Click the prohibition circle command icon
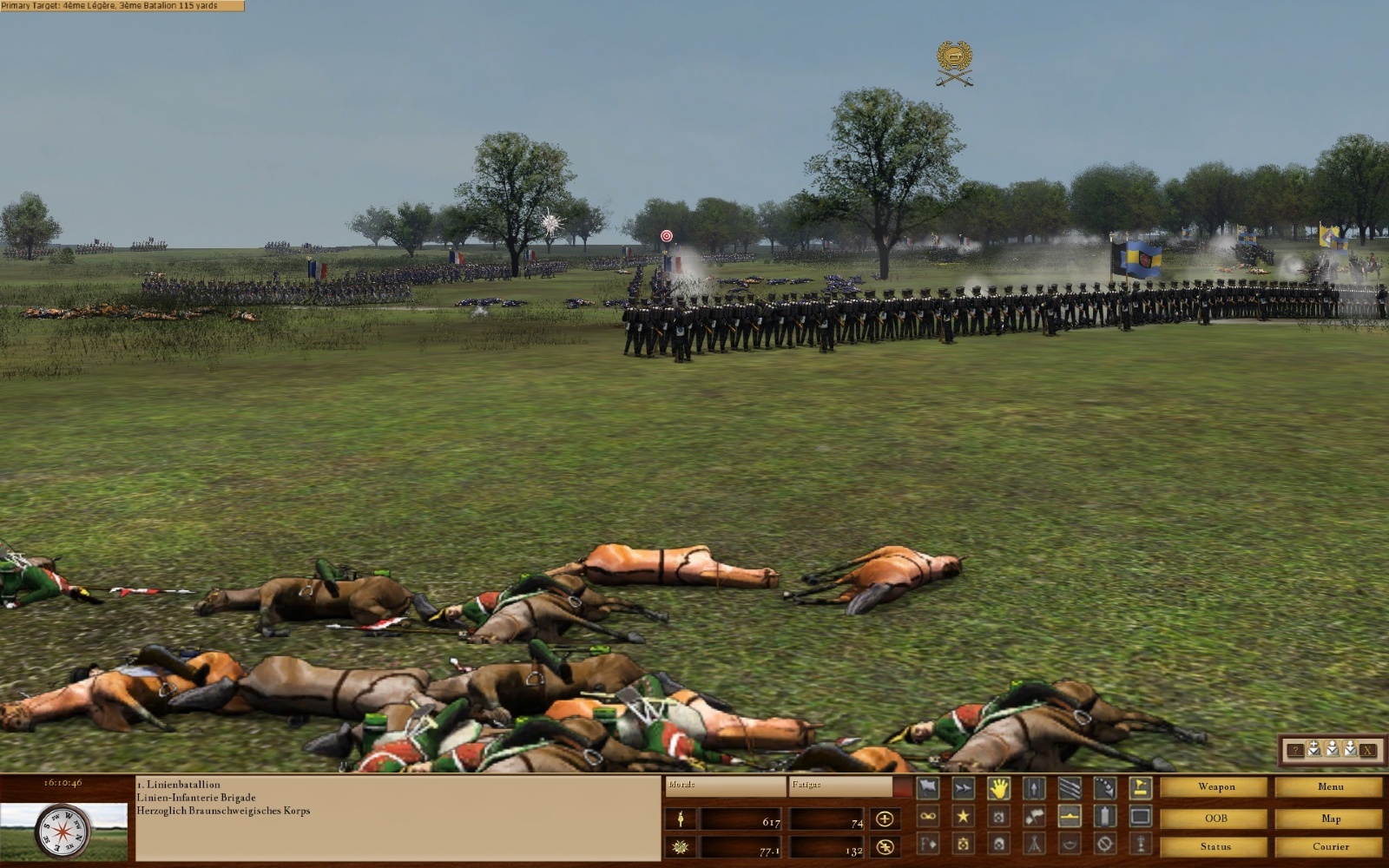Screen dimensions: 1389x868 1104,844
